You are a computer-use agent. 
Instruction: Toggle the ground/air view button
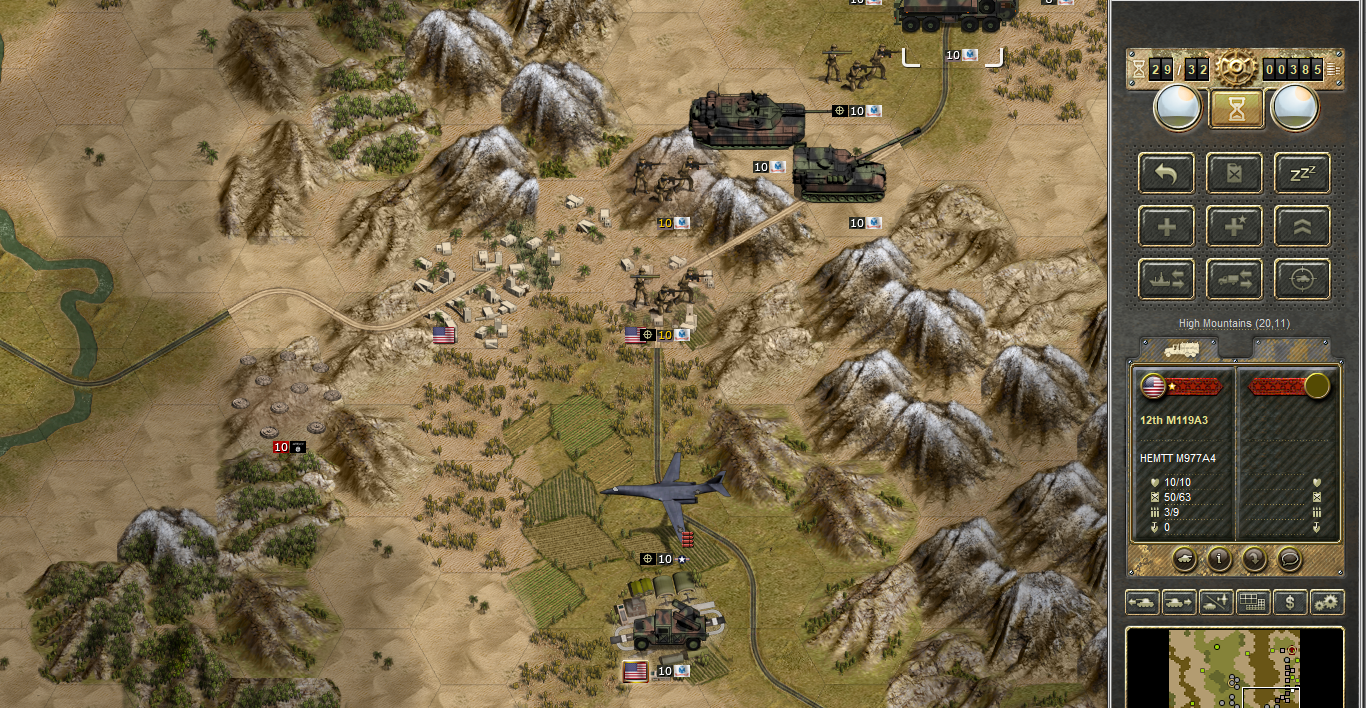(x=1217, y=602)
